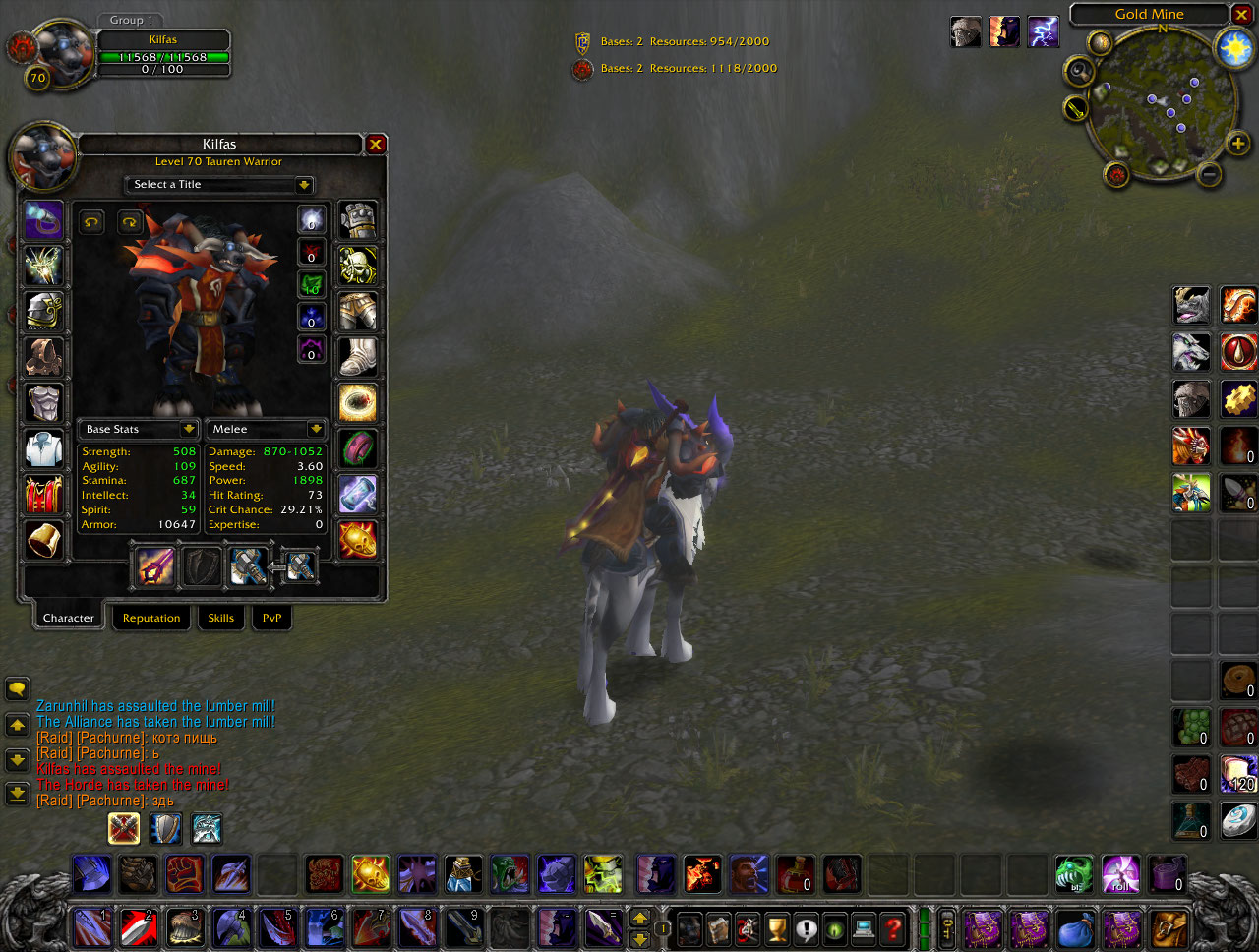The width and height of the screenshot is (1259, 952).
Task: Switch to the Reputation tab
Action: tap(151, 618)
